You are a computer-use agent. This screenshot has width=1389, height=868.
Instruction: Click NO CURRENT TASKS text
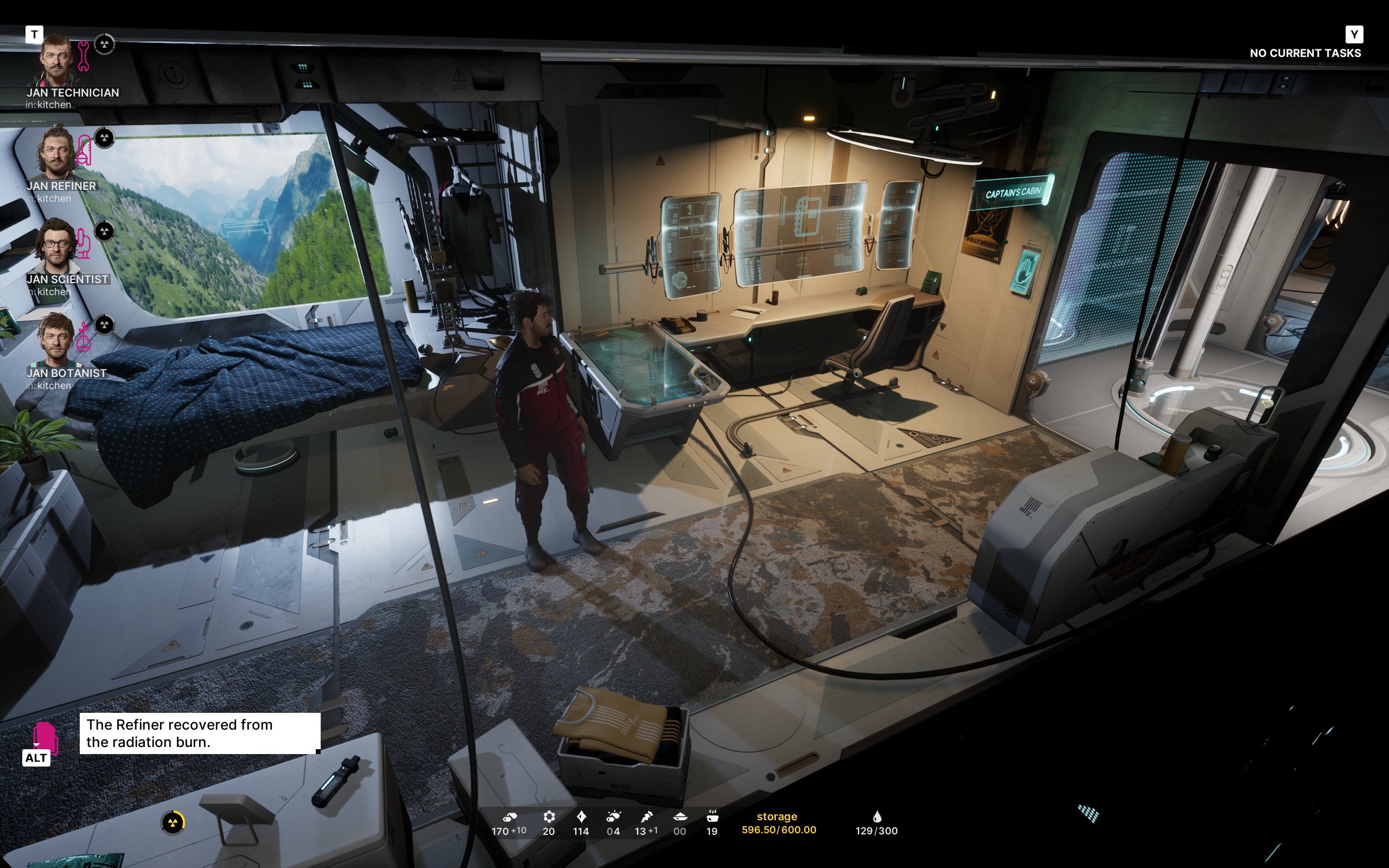(x=1306, y=53)
